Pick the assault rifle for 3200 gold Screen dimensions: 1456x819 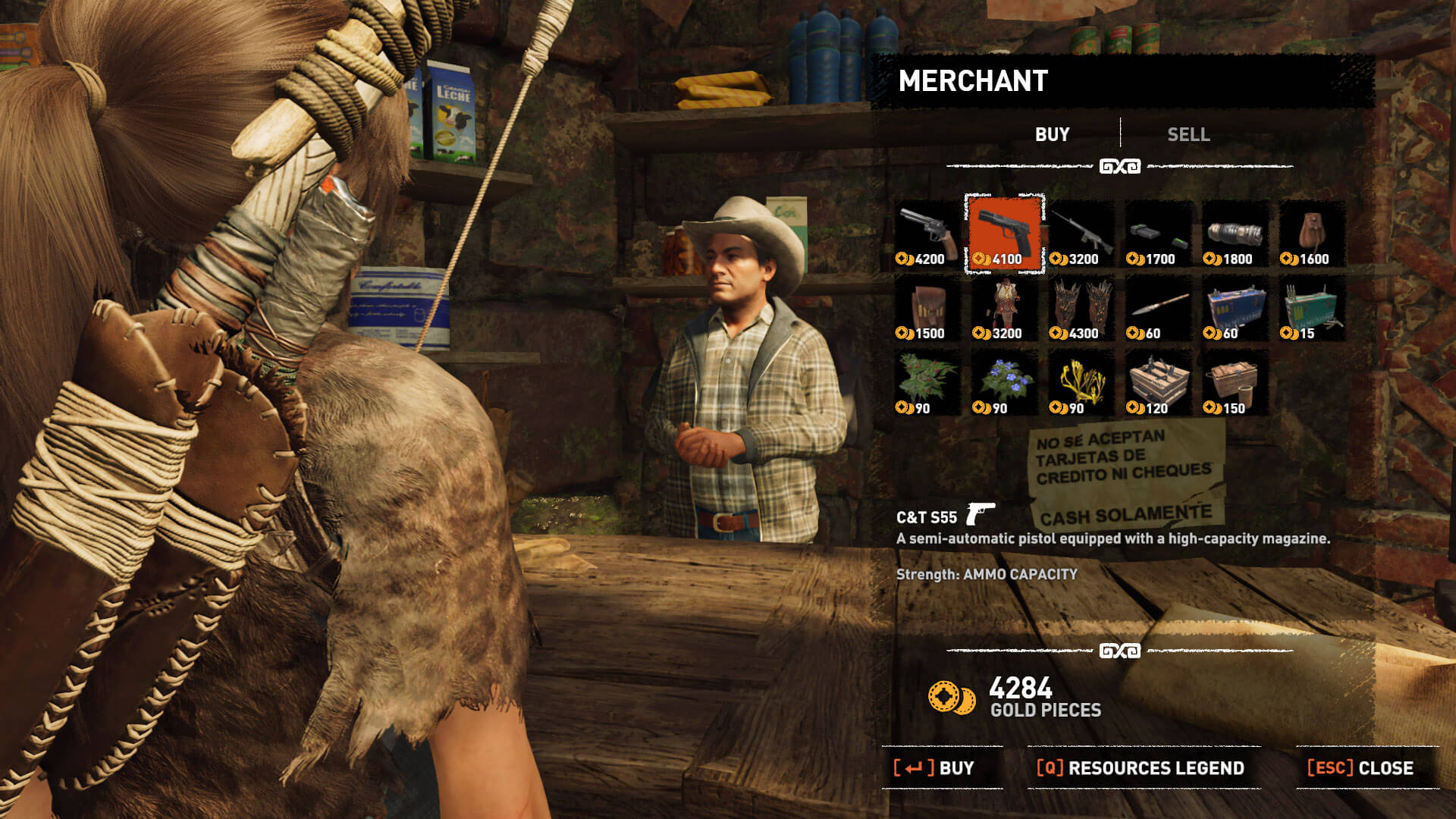pyautogui.click(x=1081, y=233)
